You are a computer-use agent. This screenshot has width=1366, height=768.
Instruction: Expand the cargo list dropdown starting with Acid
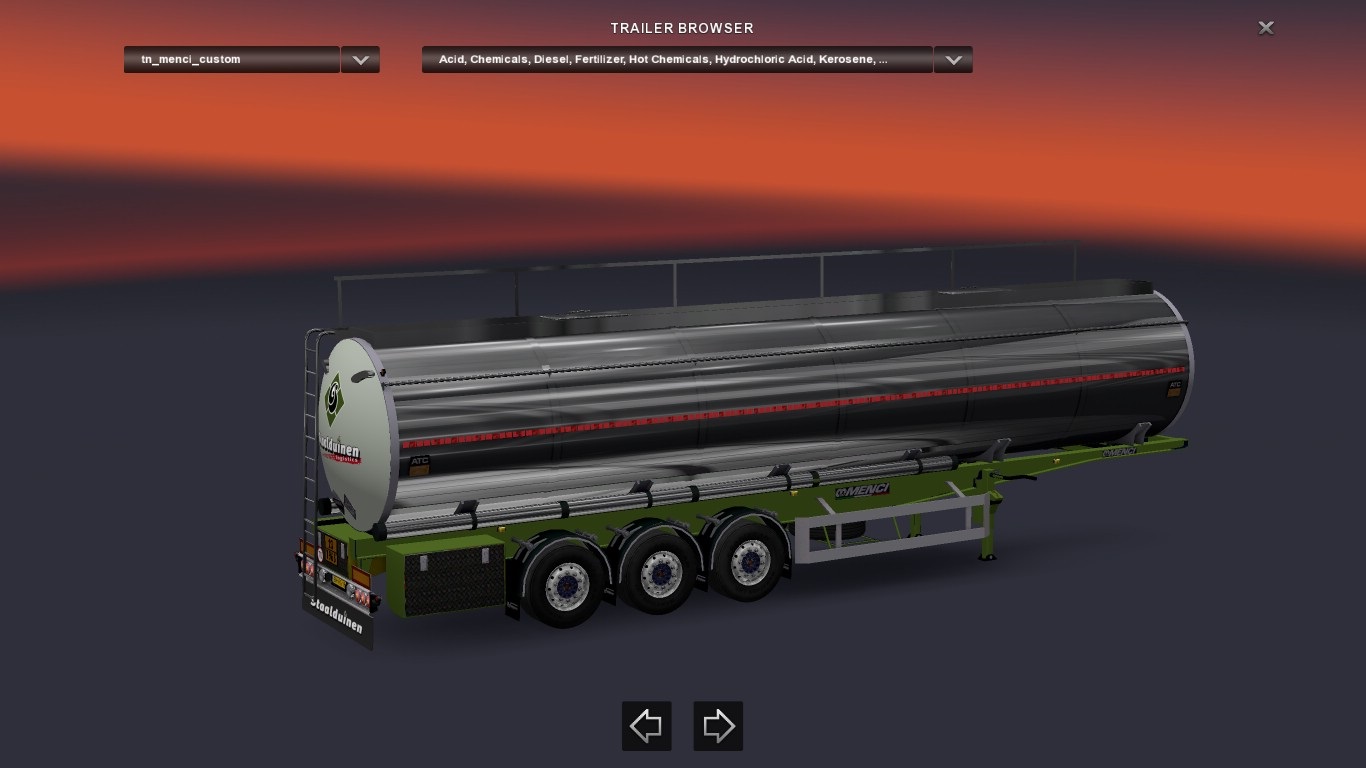pyautogui.click(x=953, y=60)
